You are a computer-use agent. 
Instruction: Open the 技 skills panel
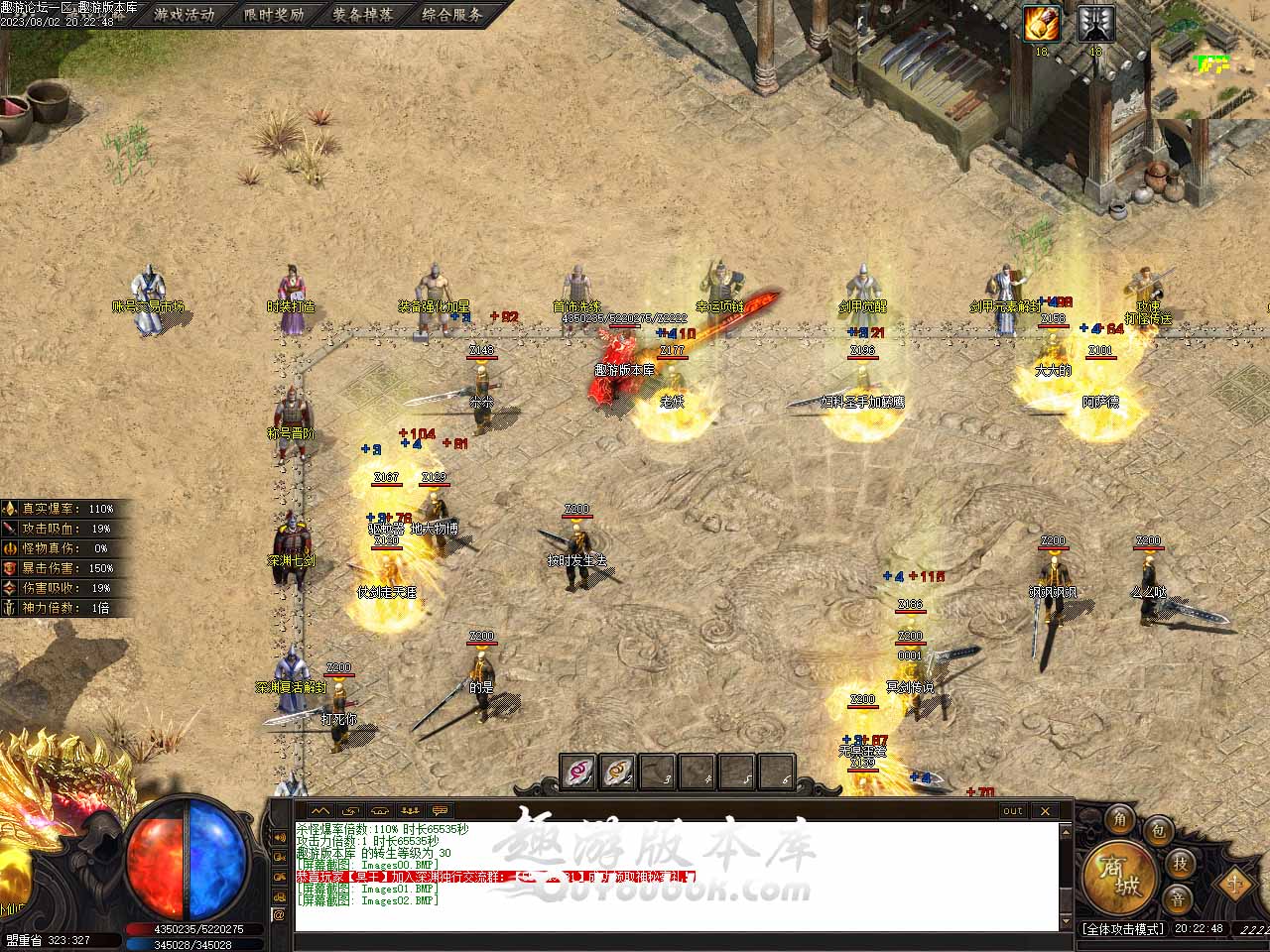[1180, 863]
